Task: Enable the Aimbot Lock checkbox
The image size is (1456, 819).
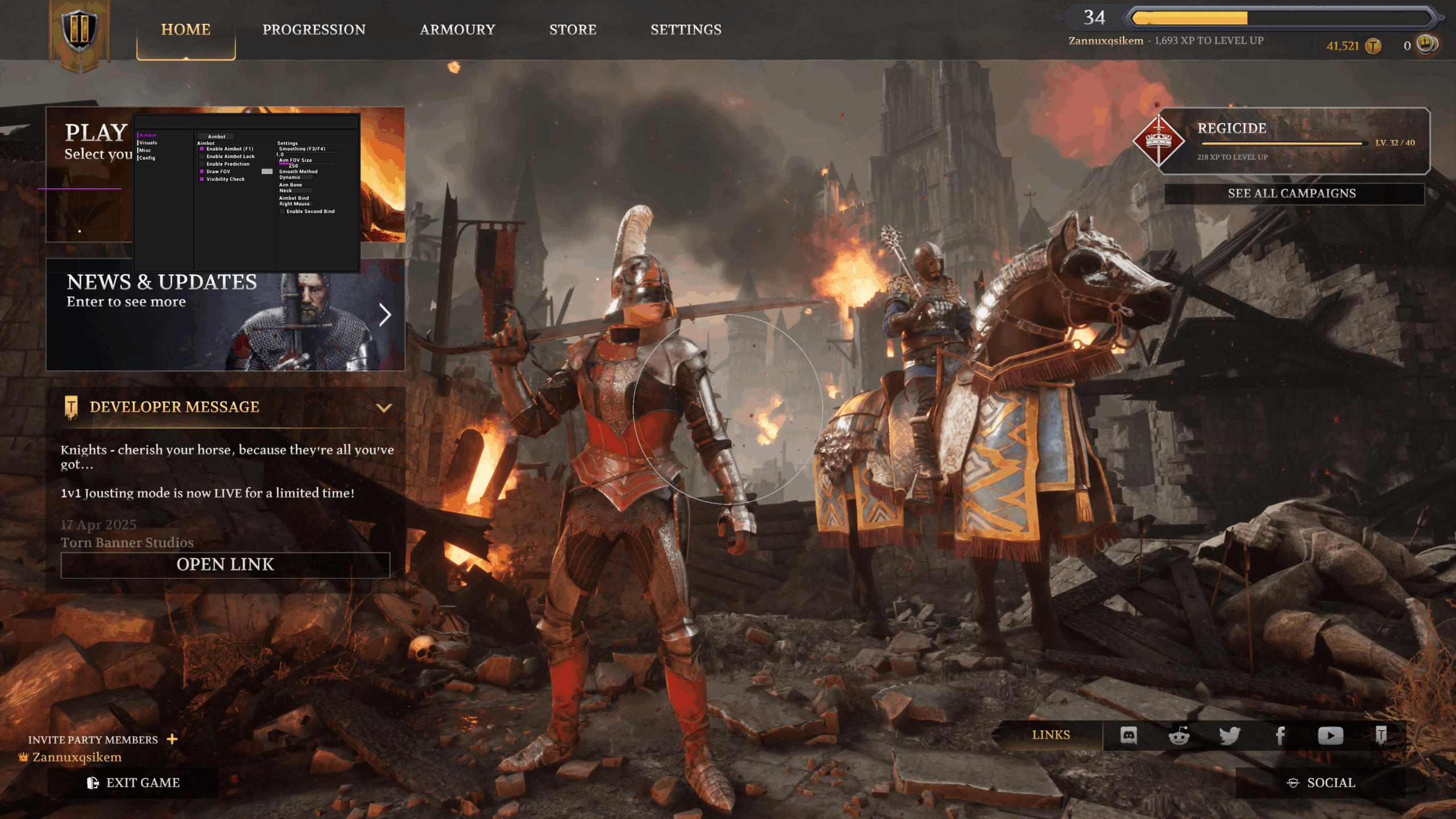Action: pyautogui.click(x=202, y=156)
